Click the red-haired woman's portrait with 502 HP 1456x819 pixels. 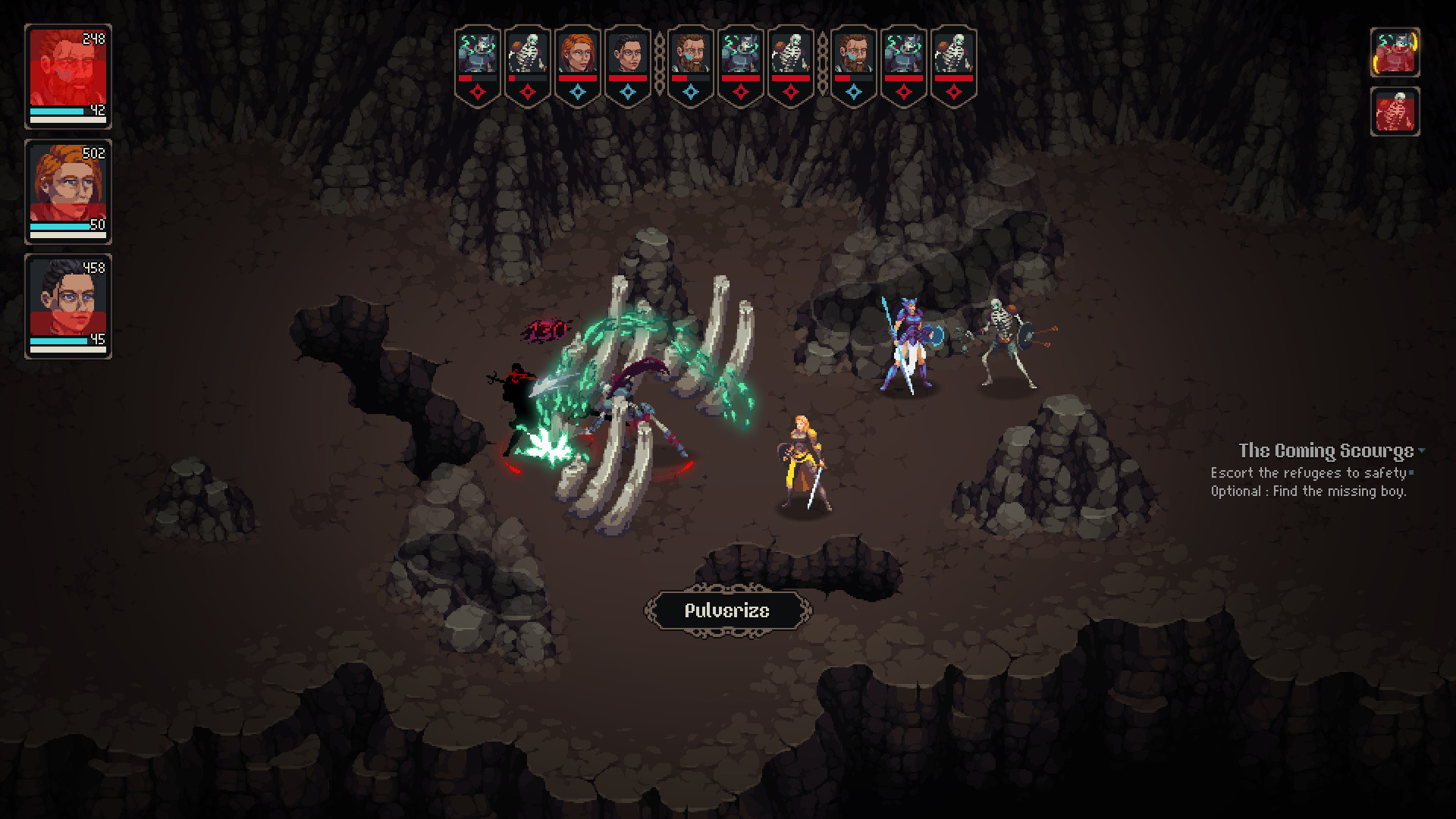(68, 190)
